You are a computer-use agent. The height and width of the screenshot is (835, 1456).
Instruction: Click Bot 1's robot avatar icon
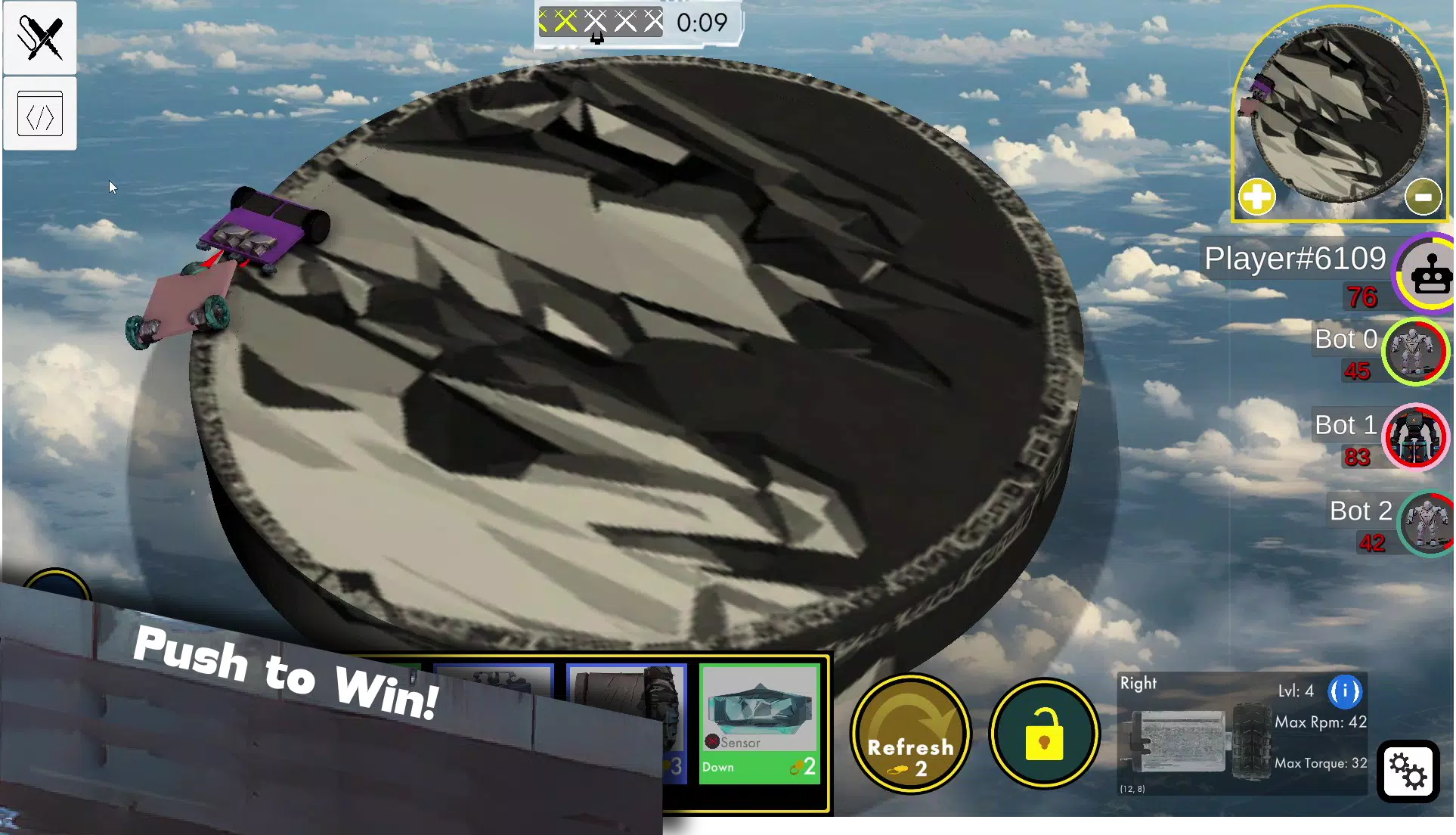1414,438
